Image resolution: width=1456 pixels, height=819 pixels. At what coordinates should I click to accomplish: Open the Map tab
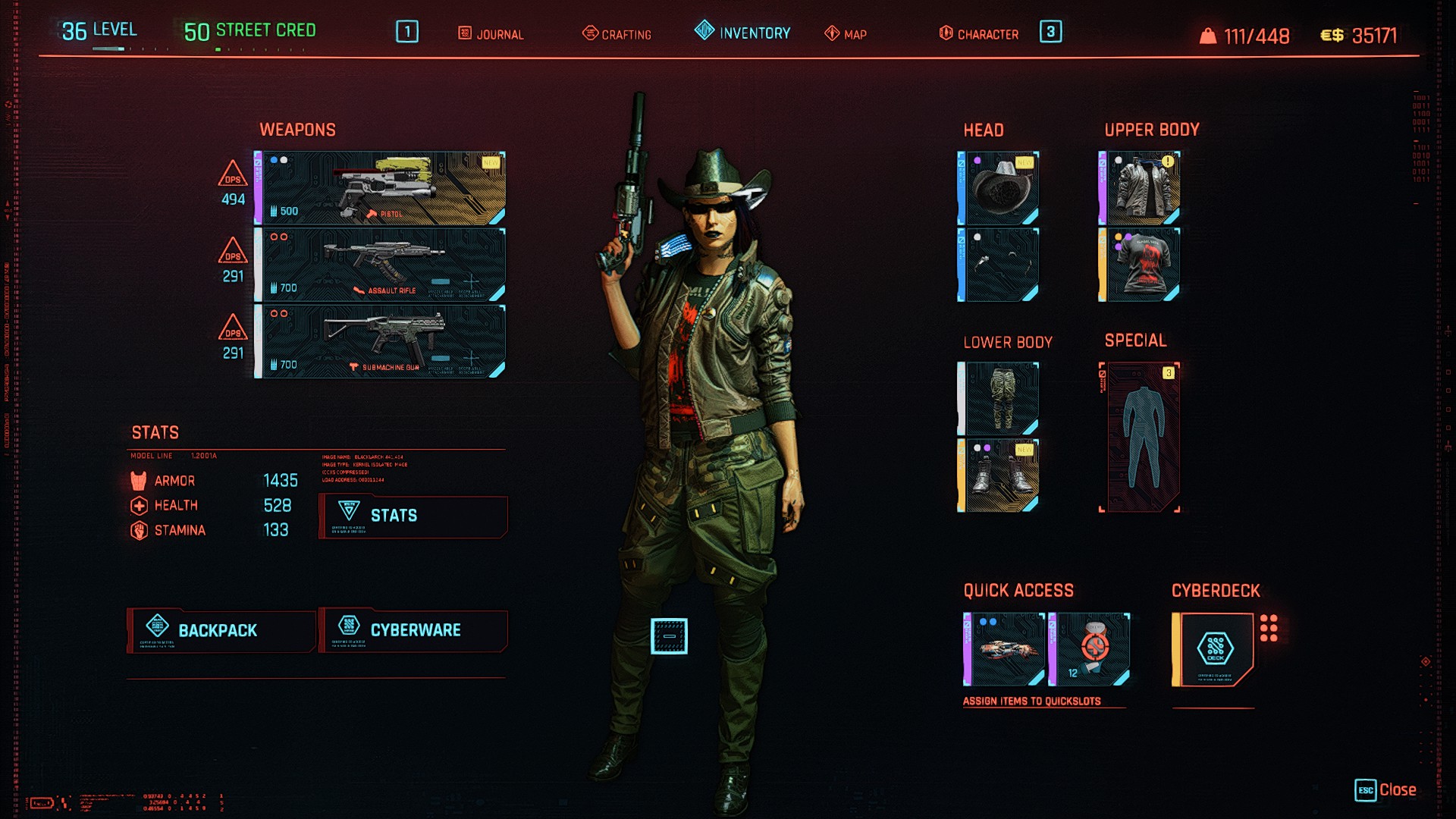846,34
